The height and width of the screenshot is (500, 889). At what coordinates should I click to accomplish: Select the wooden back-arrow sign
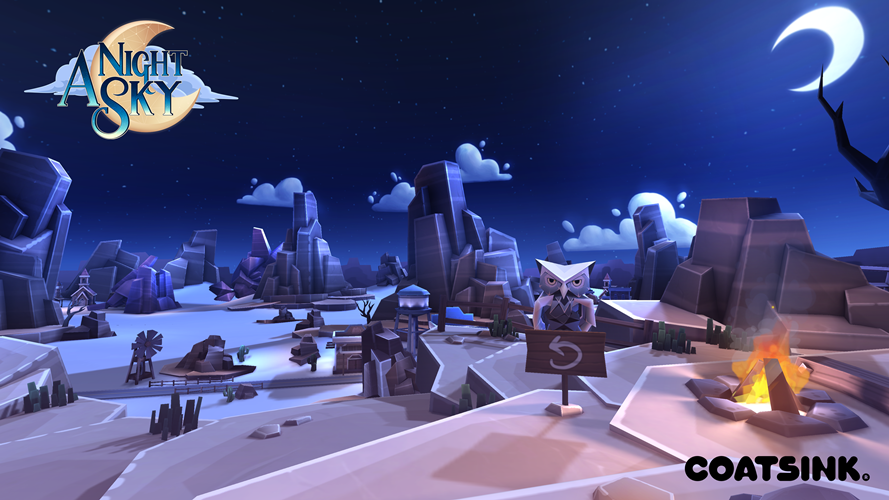(x=566, y=353)
